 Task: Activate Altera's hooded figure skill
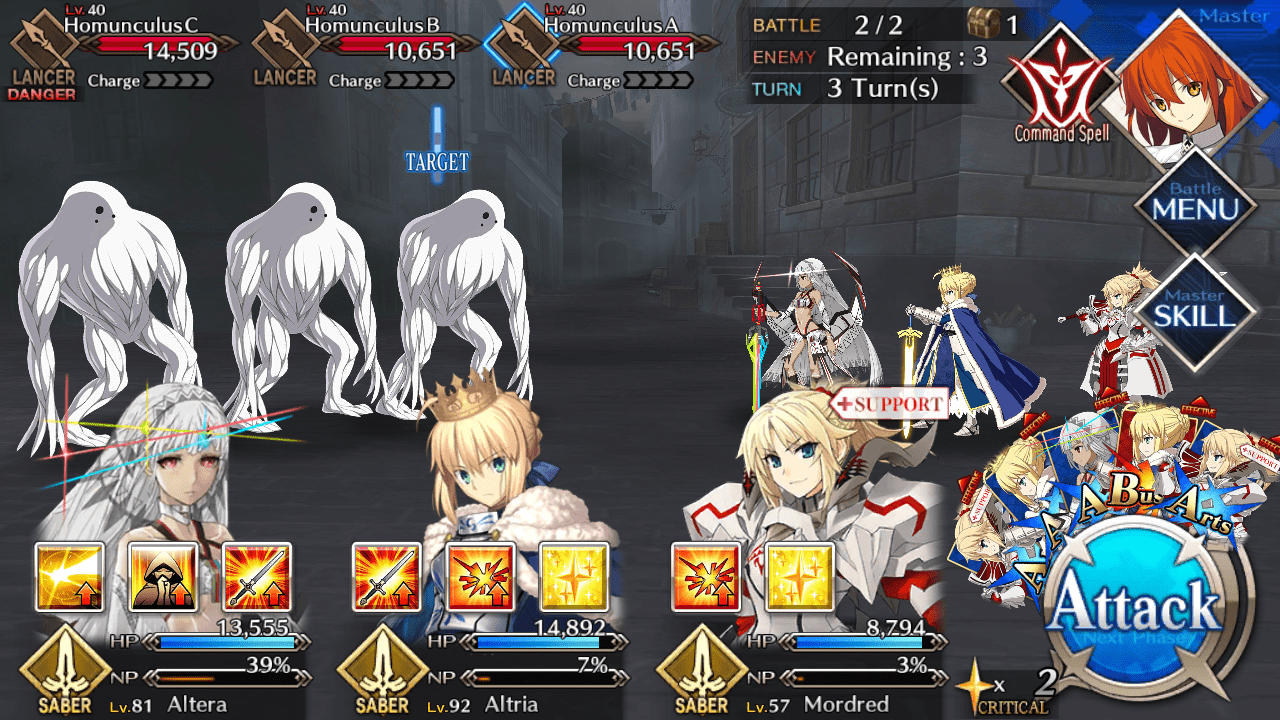pyautogui.click(x=163, y=577)
